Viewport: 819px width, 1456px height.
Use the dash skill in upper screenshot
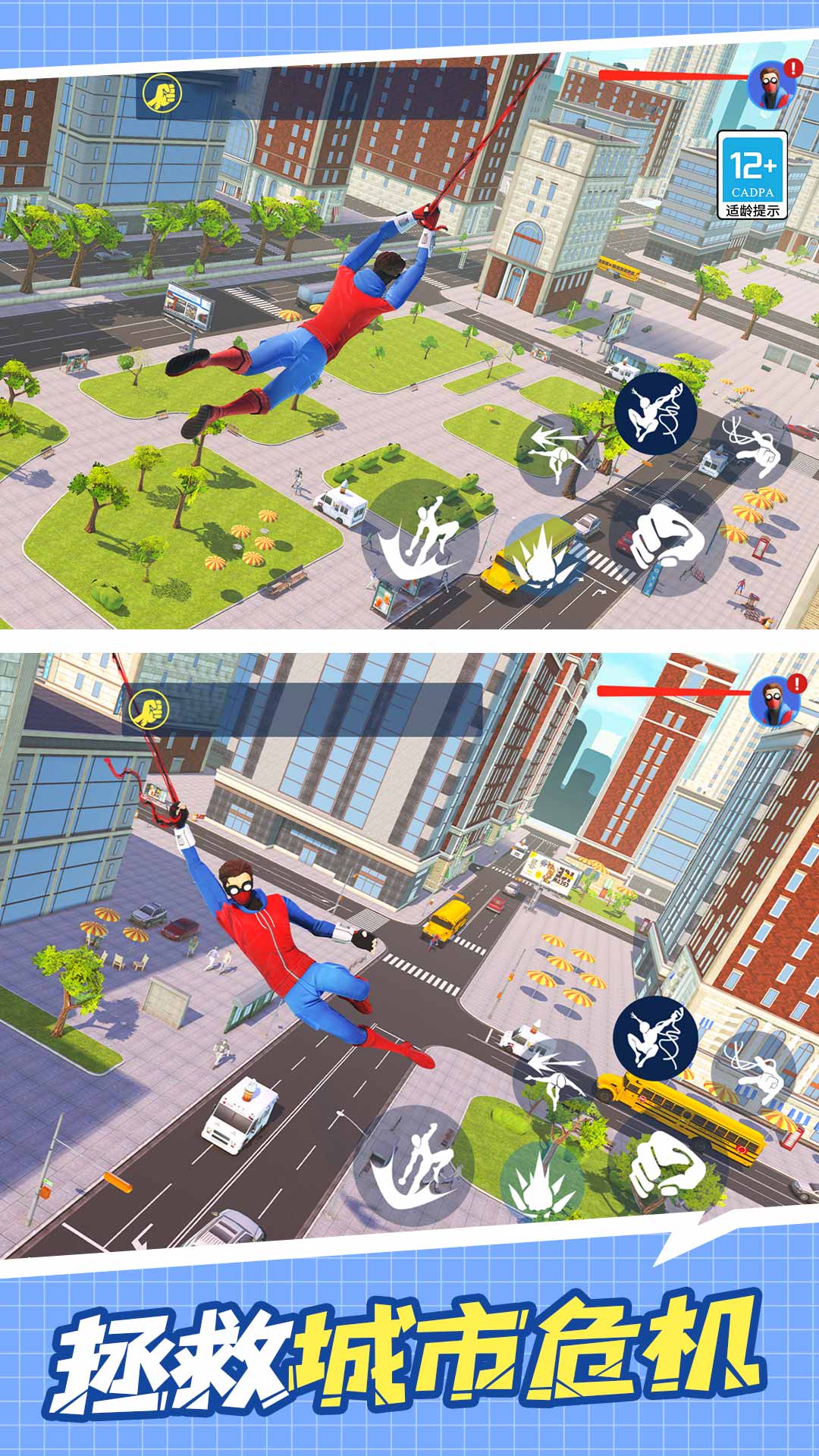coord(558,447)
